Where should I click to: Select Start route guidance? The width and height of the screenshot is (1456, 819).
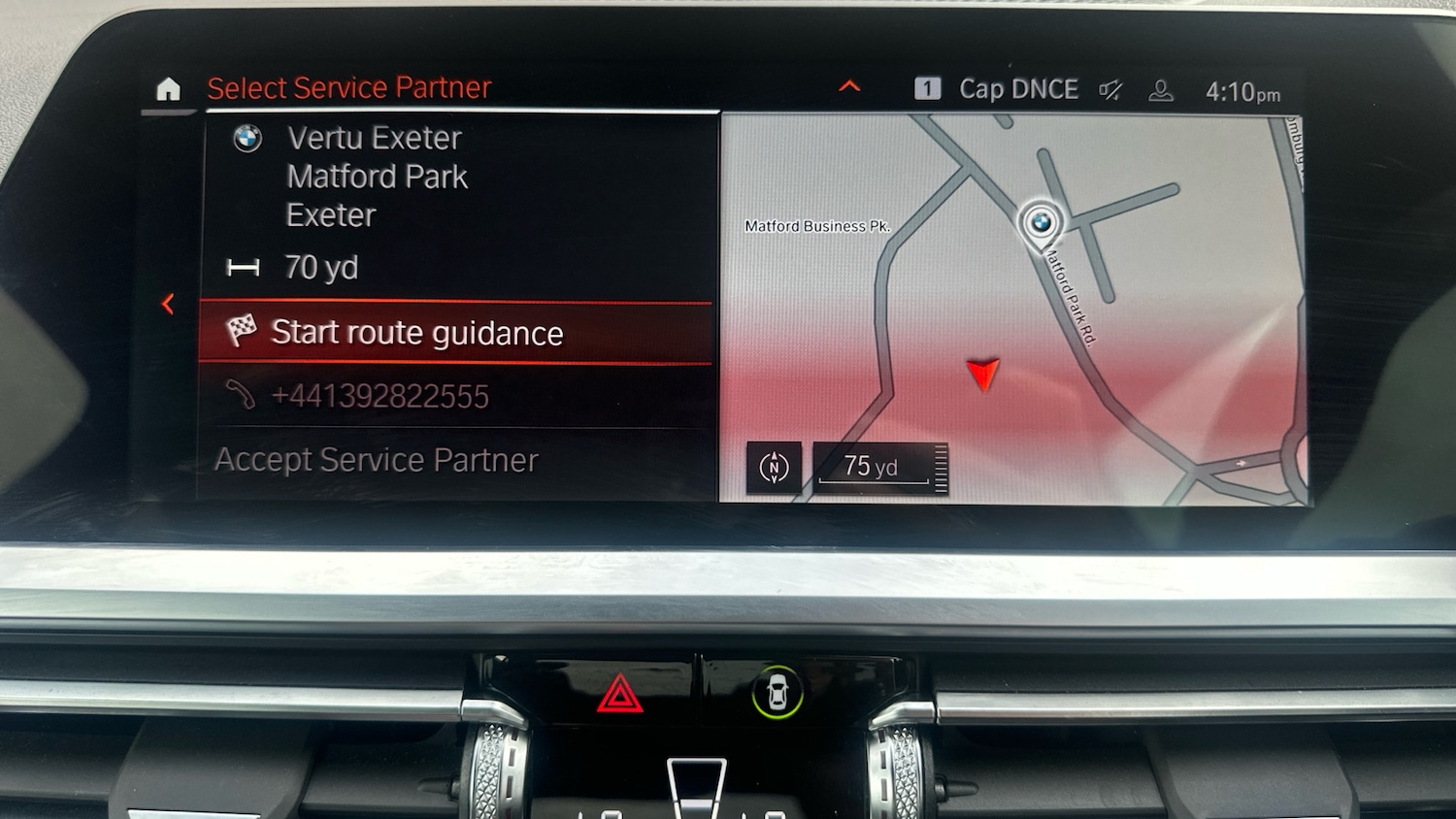point(417,333)
